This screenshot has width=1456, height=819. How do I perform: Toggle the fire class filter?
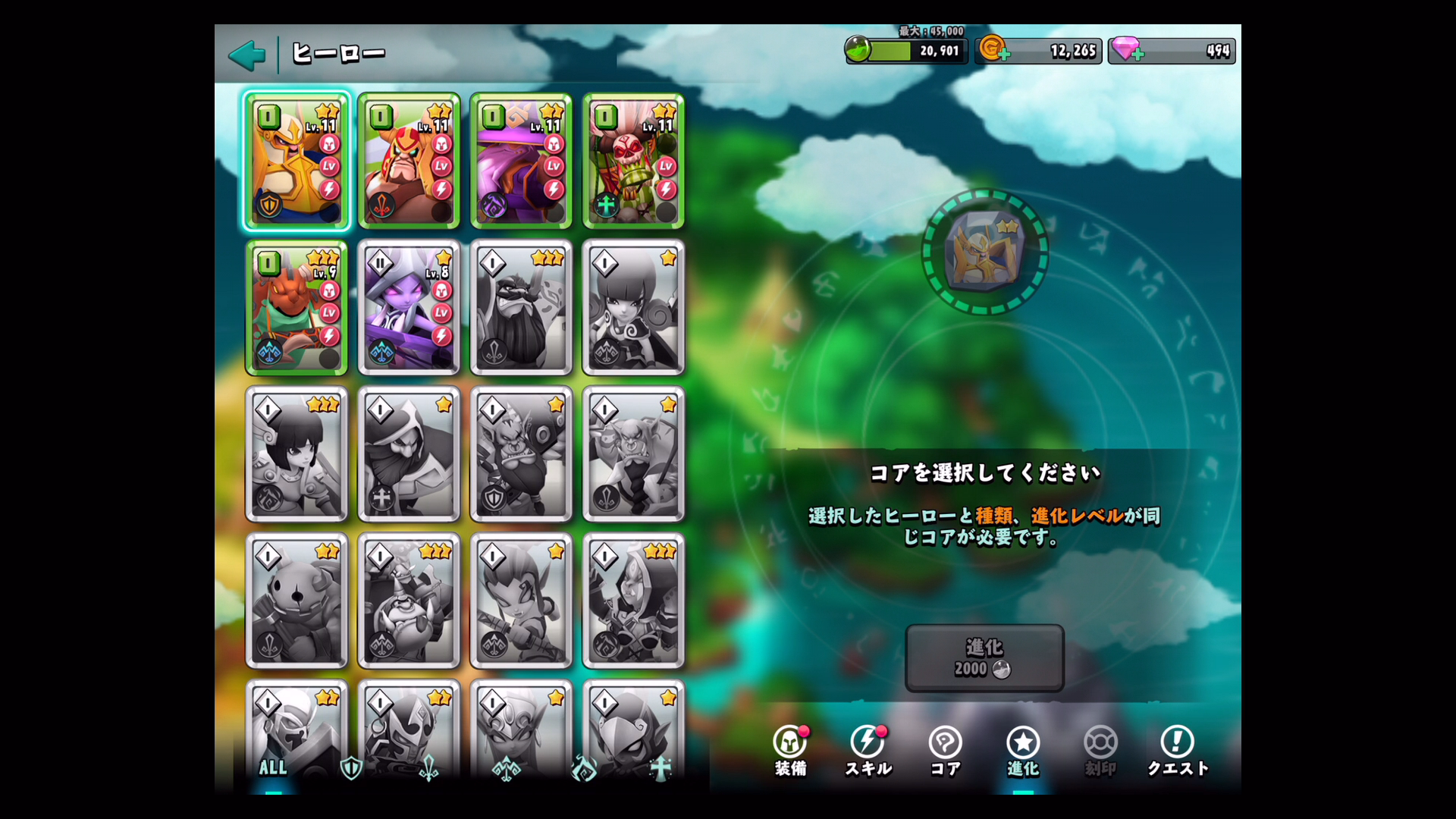pyautogui.click(x=582, y=768)
